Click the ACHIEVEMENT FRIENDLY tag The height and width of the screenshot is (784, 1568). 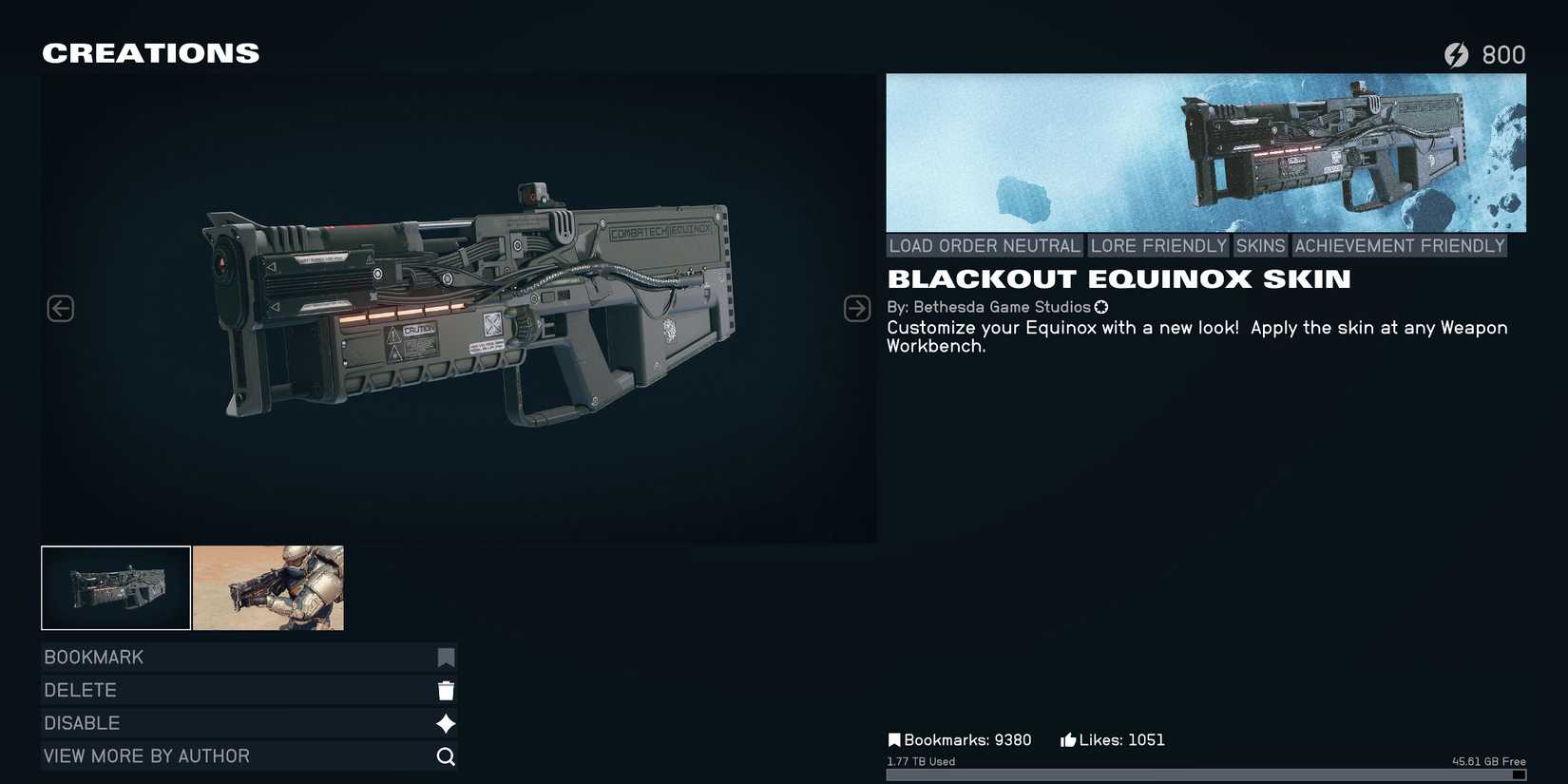pos(1399,245)
